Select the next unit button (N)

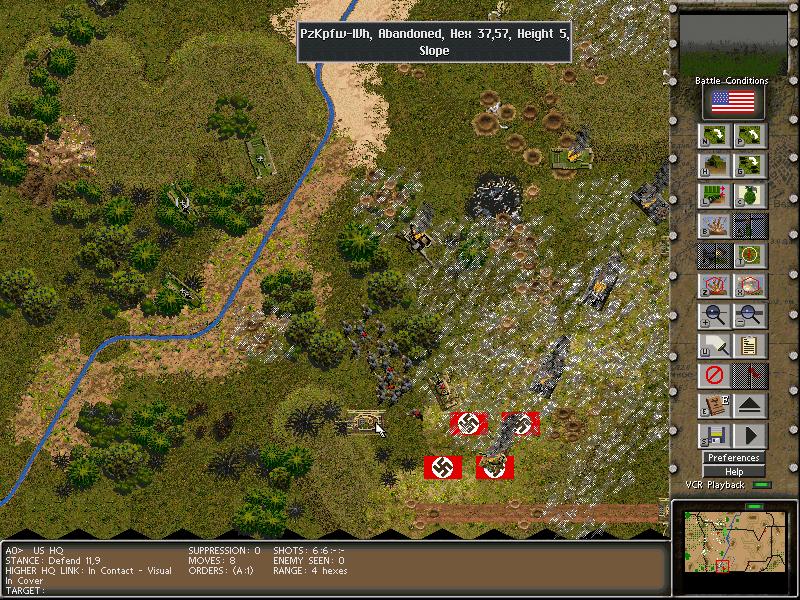tap(714, 136)
